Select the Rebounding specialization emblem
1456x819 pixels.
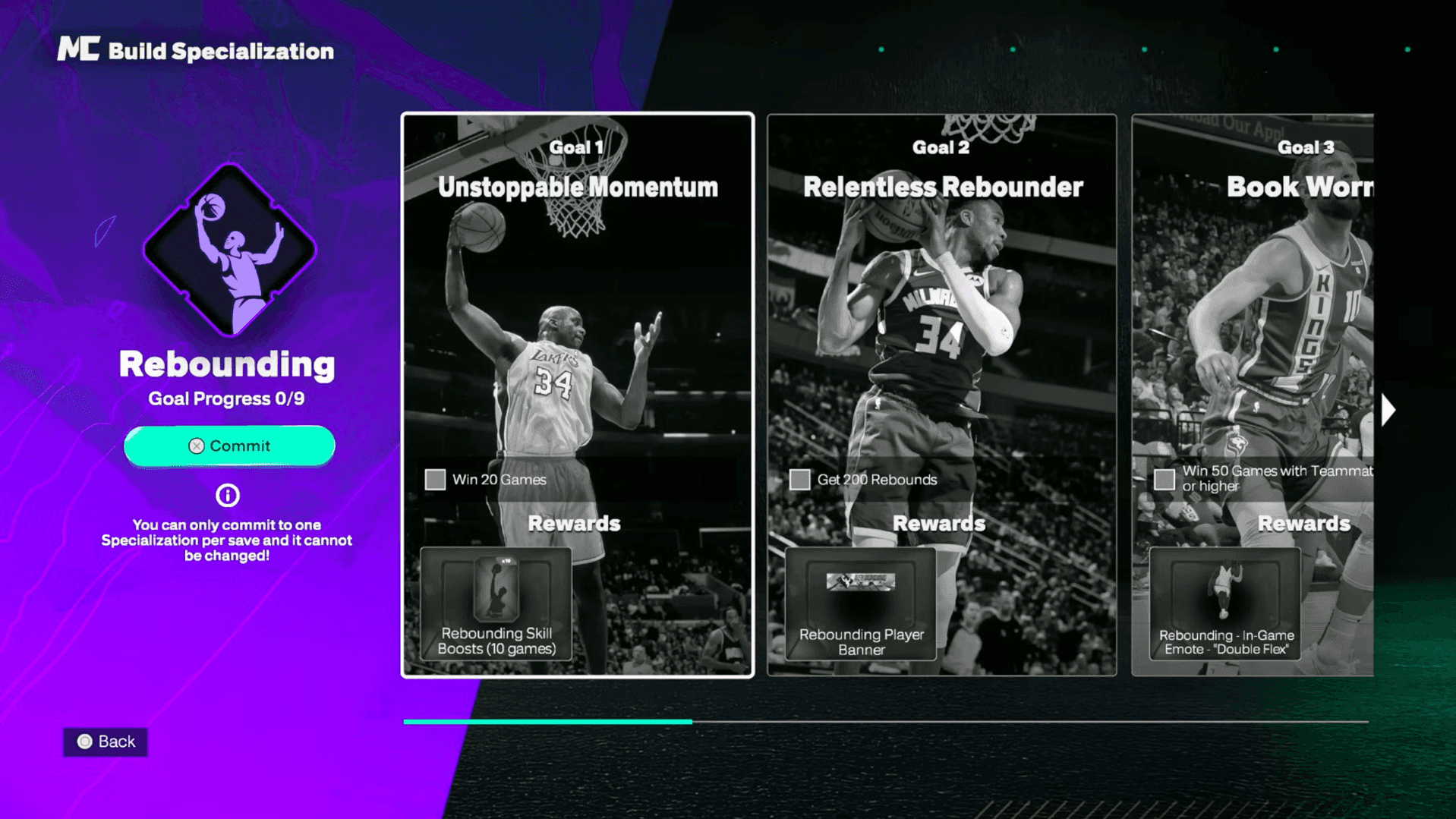click(x=229, y=250)
